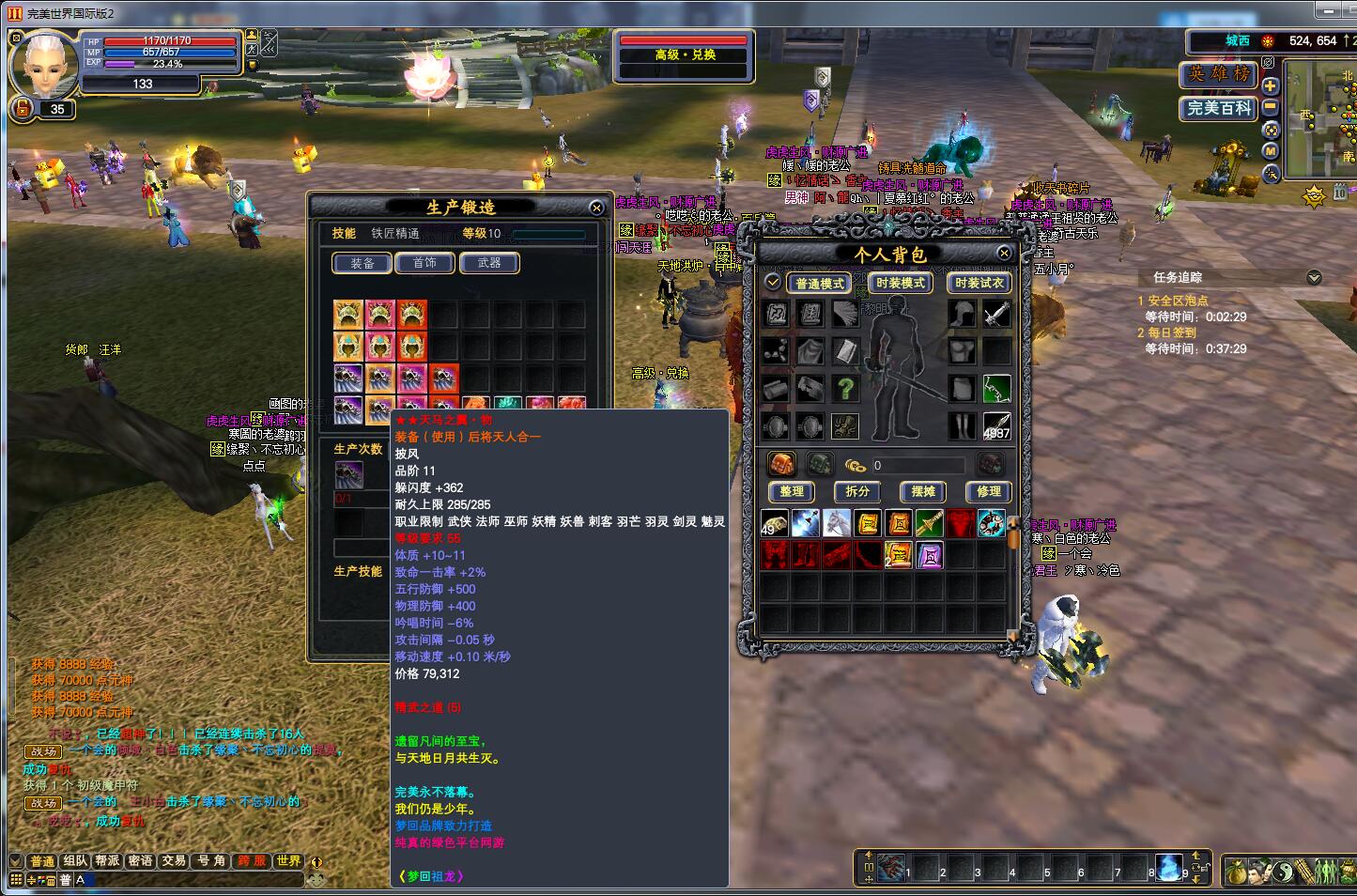Select the white horse mount item

[x=836, y=523]
